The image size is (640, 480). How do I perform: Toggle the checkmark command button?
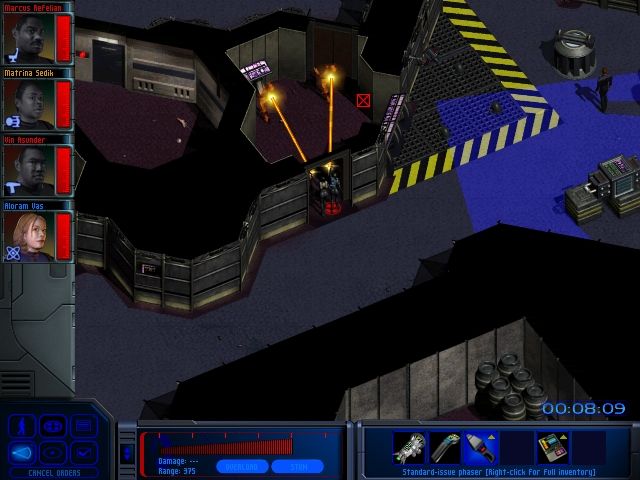(x=84, y=453)
